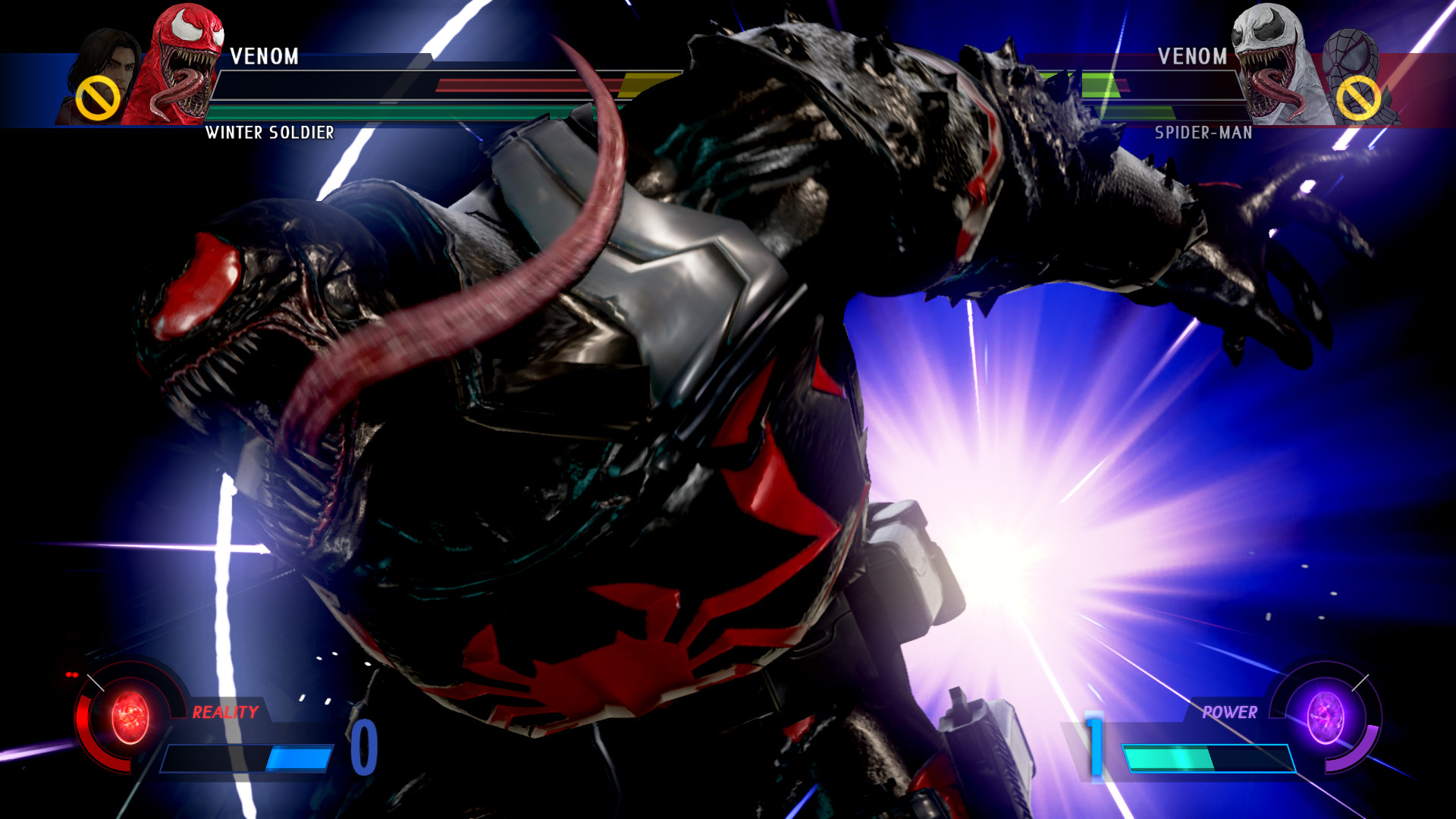
Task: Click the WINTER SOLDIER name label
Action: click(x=268, y=130)
